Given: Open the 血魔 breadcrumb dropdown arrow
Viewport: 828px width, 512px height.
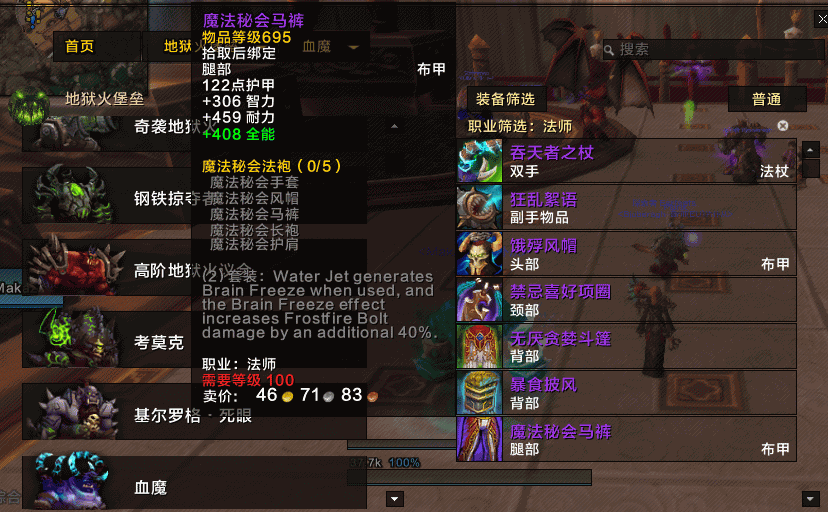Looking at the screenshot, I should pyautogui.click(x=353, y=46).
